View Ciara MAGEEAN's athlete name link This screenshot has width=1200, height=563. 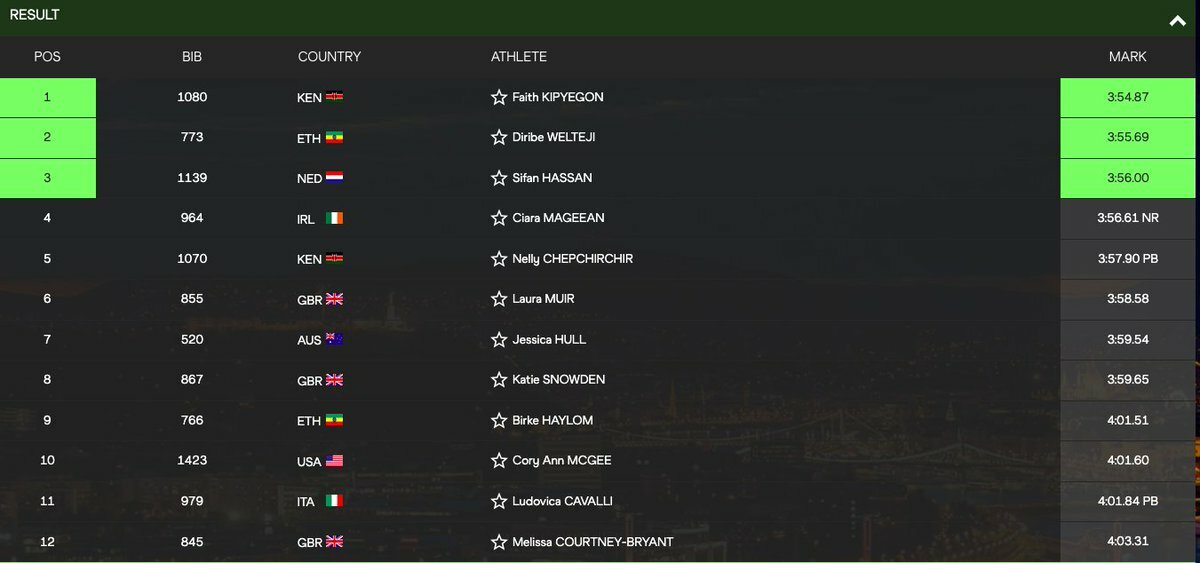tap(558, 218)
